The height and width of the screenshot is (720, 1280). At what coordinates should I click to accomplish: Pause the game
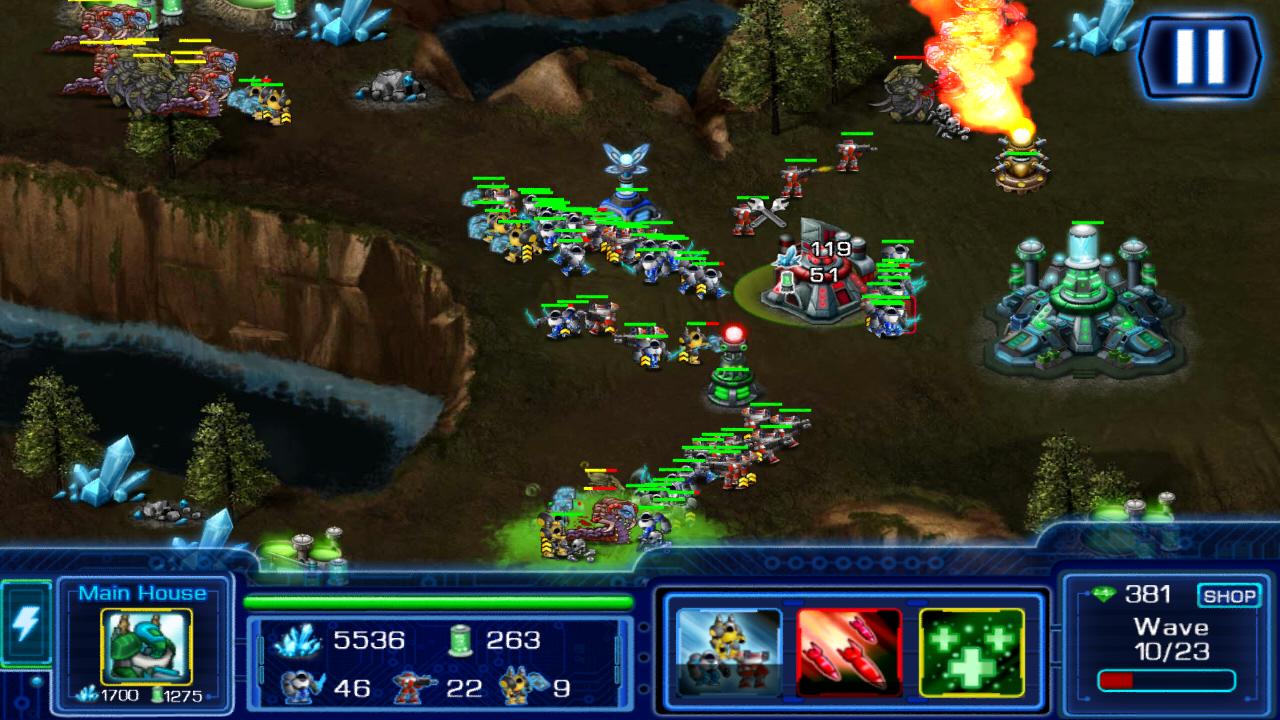click(x=1200, y=57)
